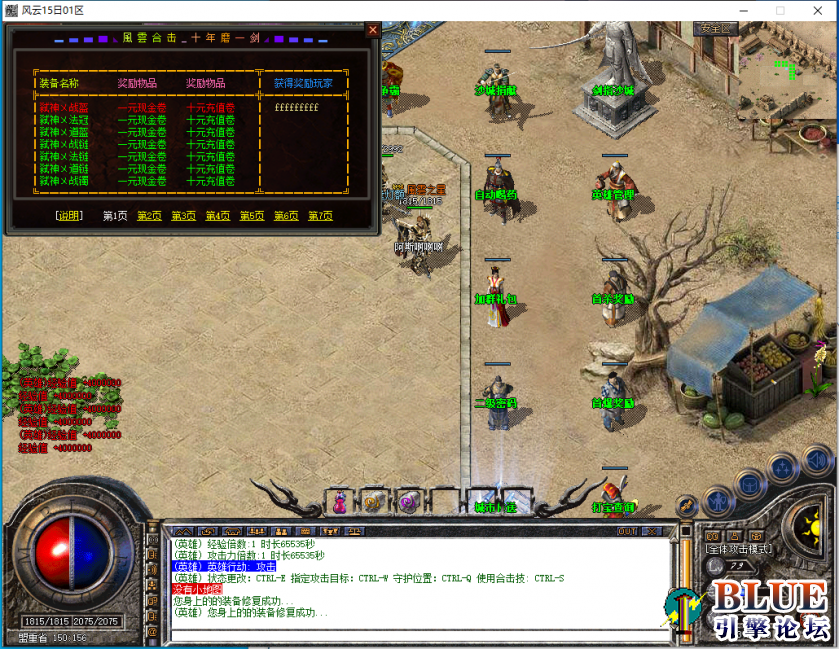Open the bag inventory icon
The image size is (839, 649).
748,484
